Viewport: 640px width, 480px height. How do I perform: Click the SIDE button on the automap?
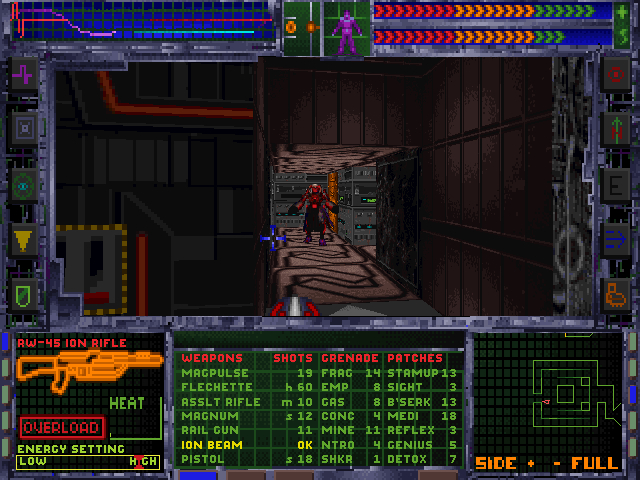click(497, 463)
